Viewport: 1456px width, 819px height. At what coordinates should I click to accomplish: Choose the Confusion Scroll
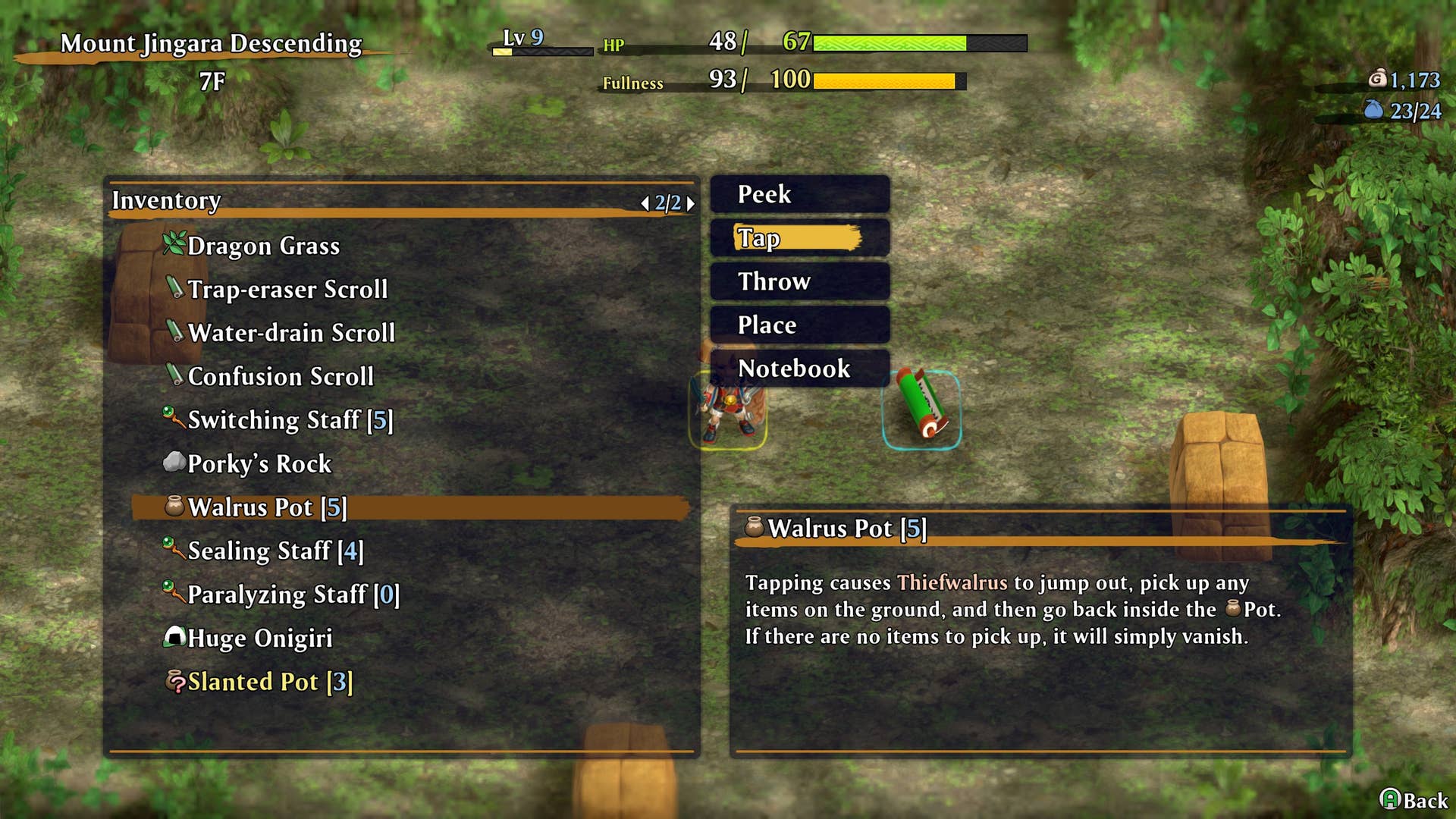click(280, 376)
